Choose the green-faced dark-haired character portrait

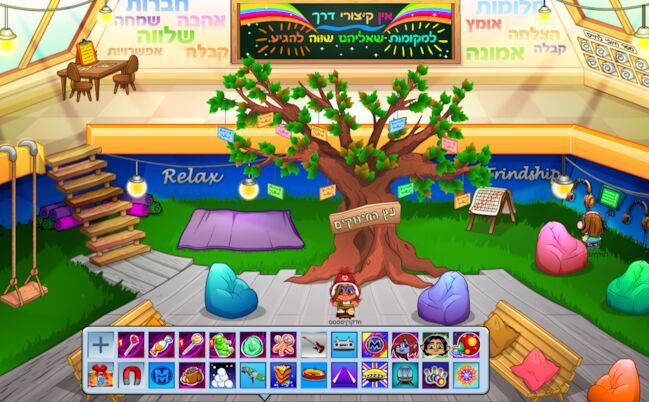click(x=435, y=345)
